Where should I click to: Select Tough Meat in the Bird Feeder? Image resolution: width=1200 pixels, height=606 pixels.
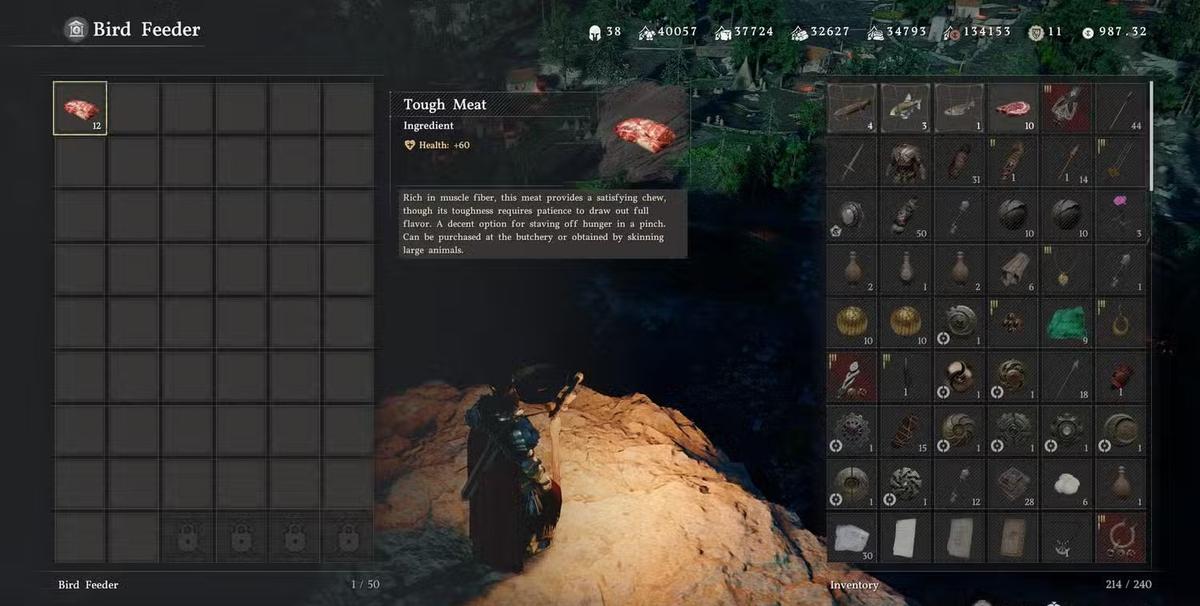point(80,108)
